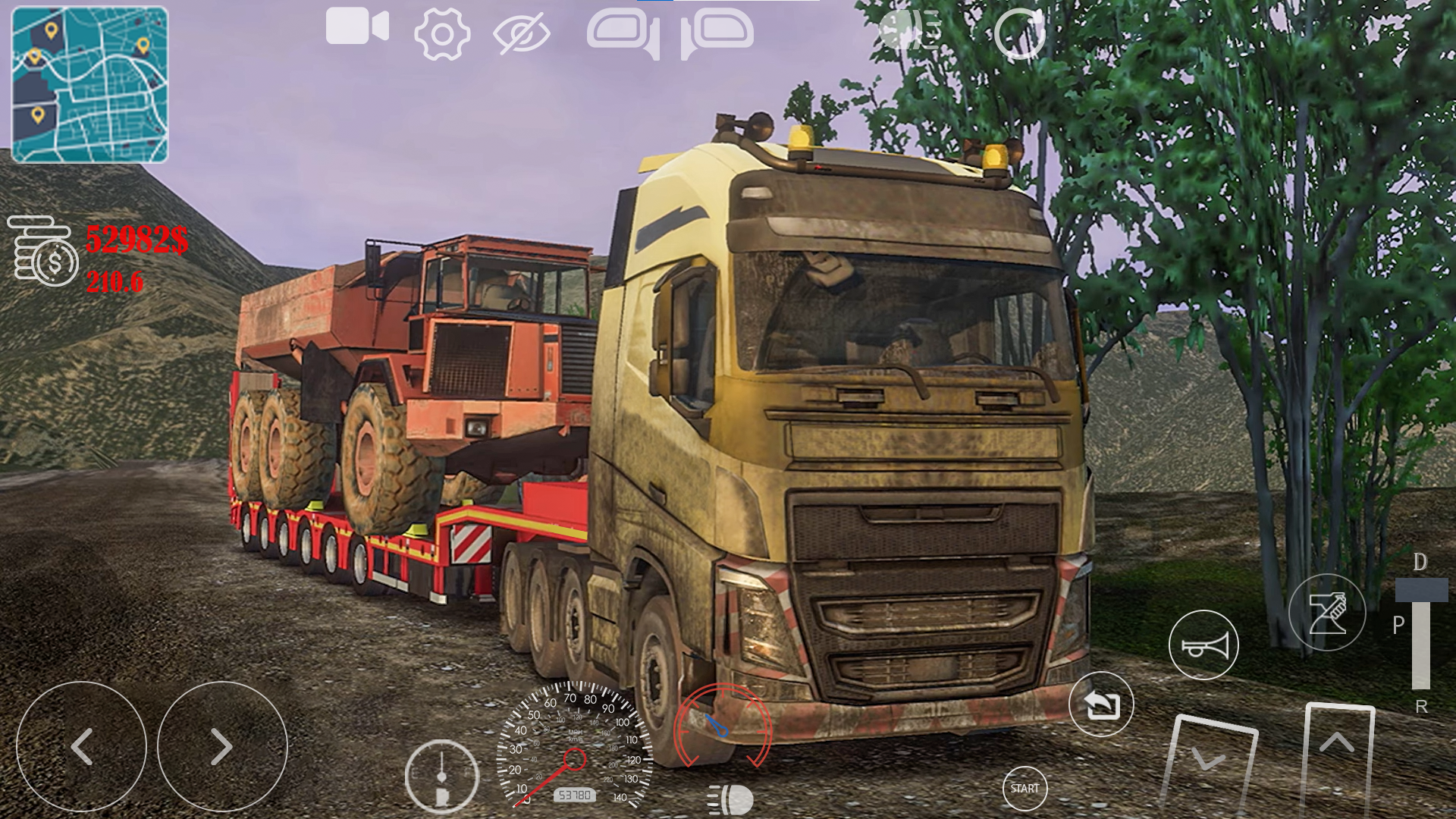Click the coin stack money icon
1456x819 pixels.
(42, 250)
